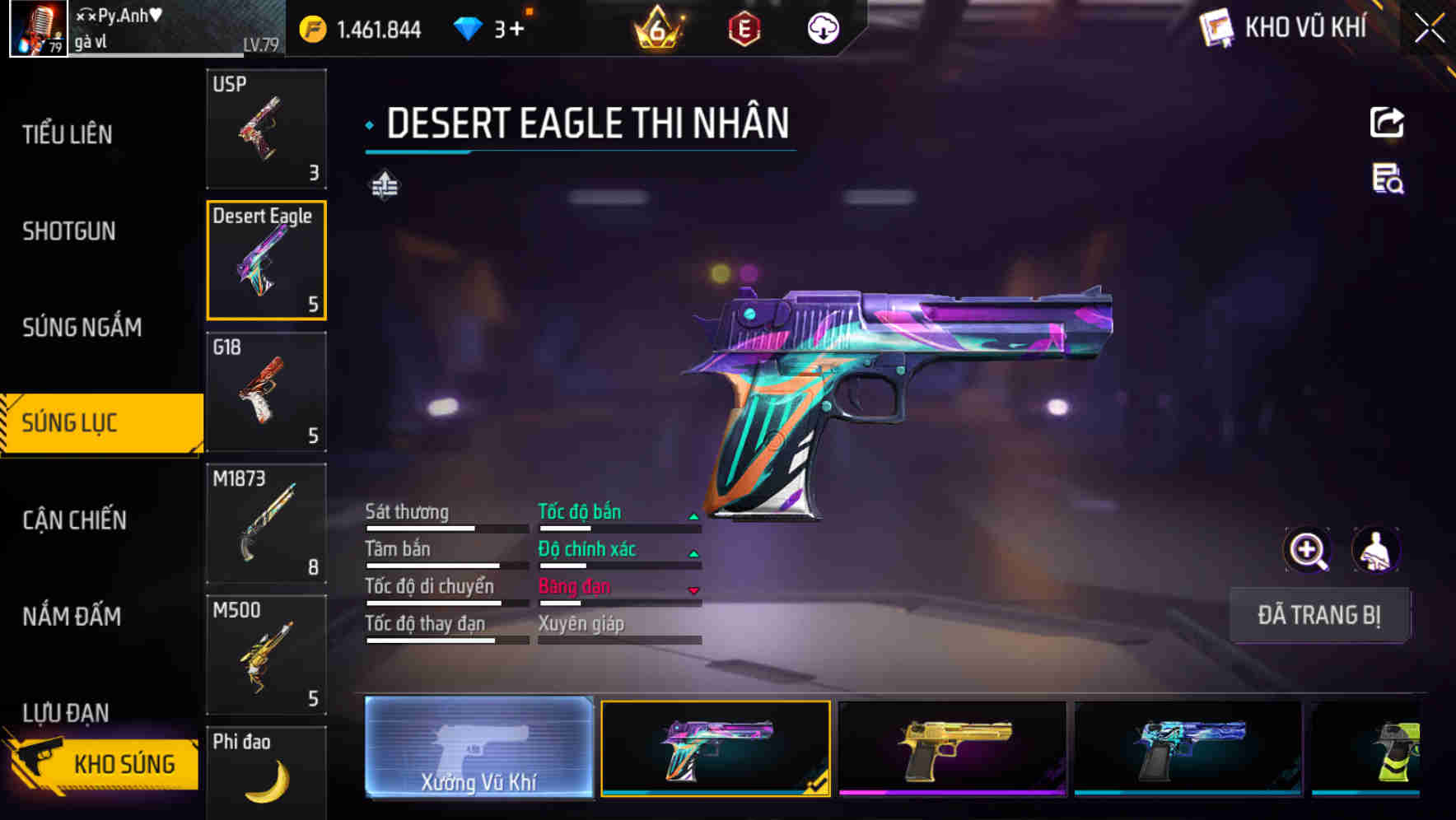1456x820 pixels.
Task: Click the red E event badge
Action: [x=745, y=29]
